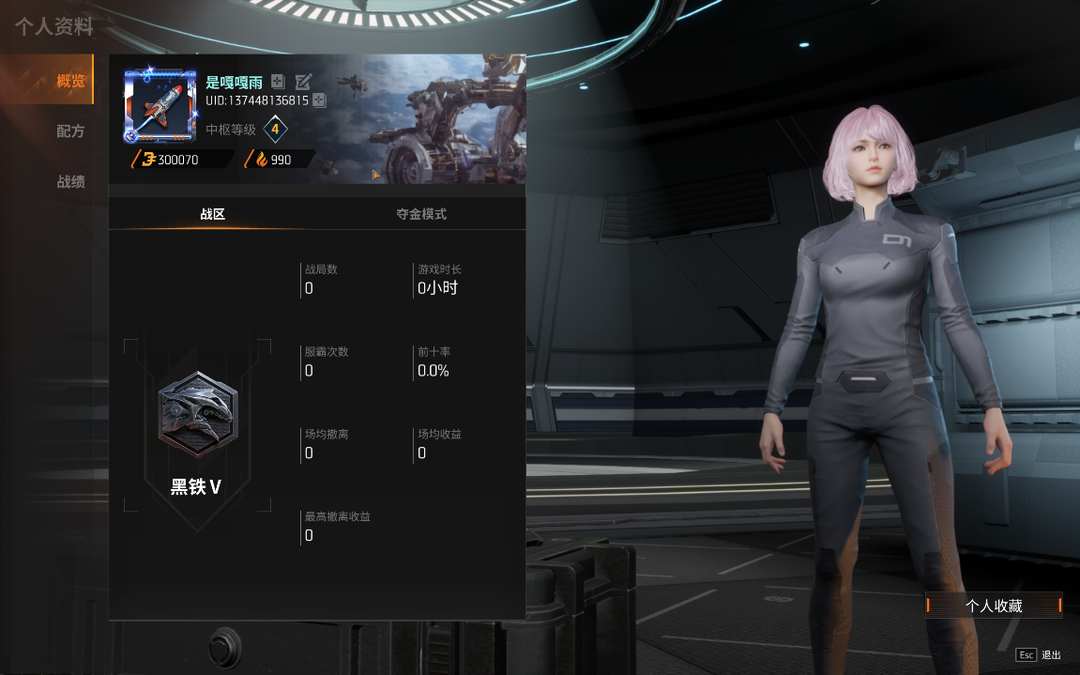Click the rocket avatar portrait
The width and height of the screenshot is (1080, 675).
click(159, 107)
